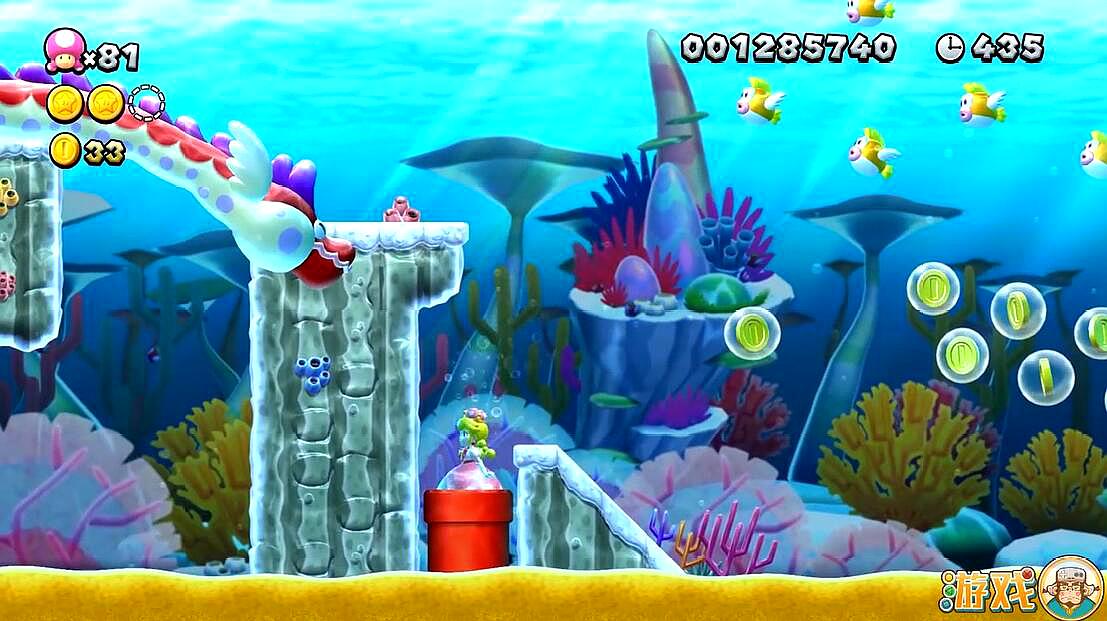Click the clock icon beside the timer
This screenshot has width=1107, height=621.
949,48
